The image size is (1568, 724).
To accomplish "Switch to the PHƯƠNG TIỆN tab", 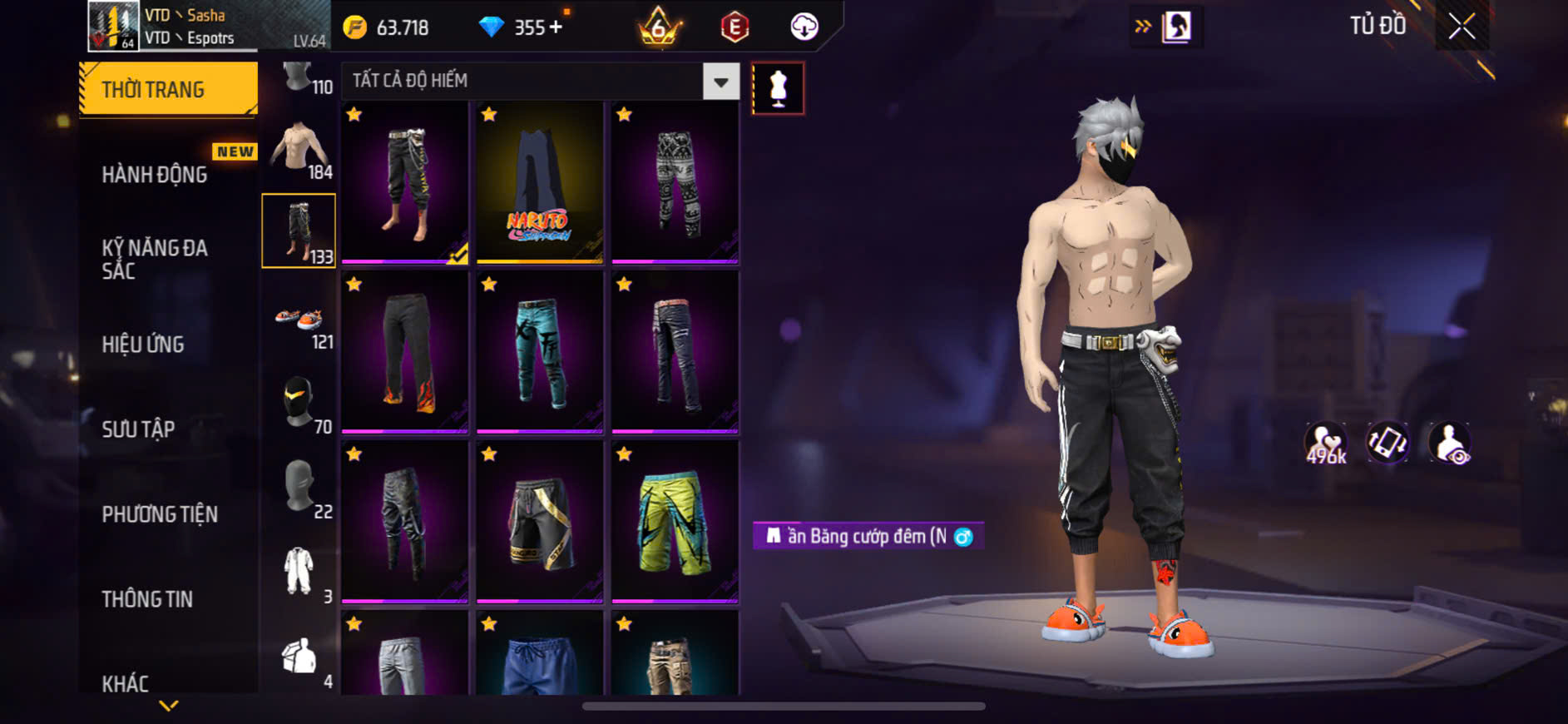I will coord(160,514).
